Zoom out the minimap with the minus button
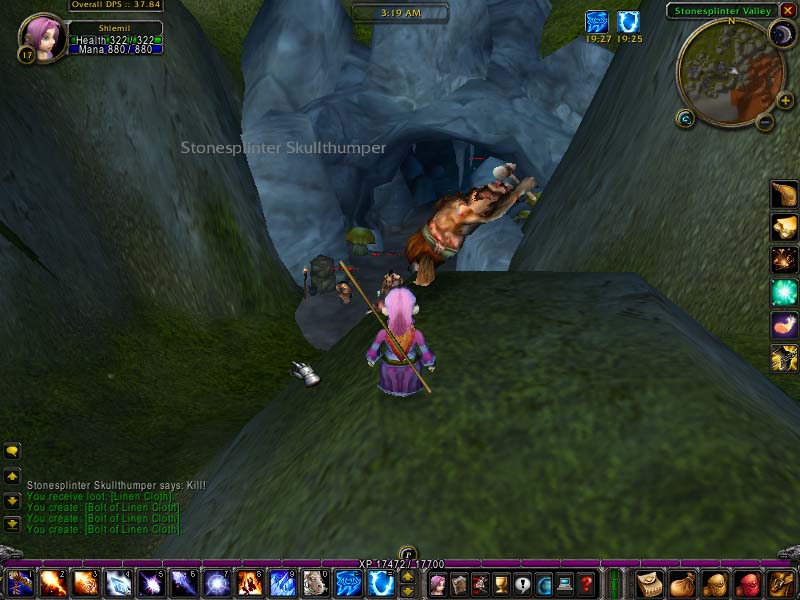Screen dimensions: 800x600 [x=765, y=122]
